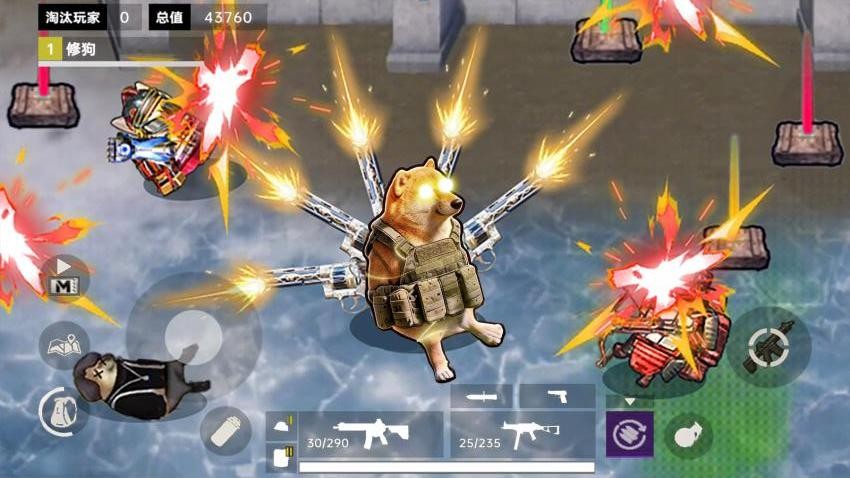
Task: Open the map with the map pin icon
Action: [x=64, y=346]
